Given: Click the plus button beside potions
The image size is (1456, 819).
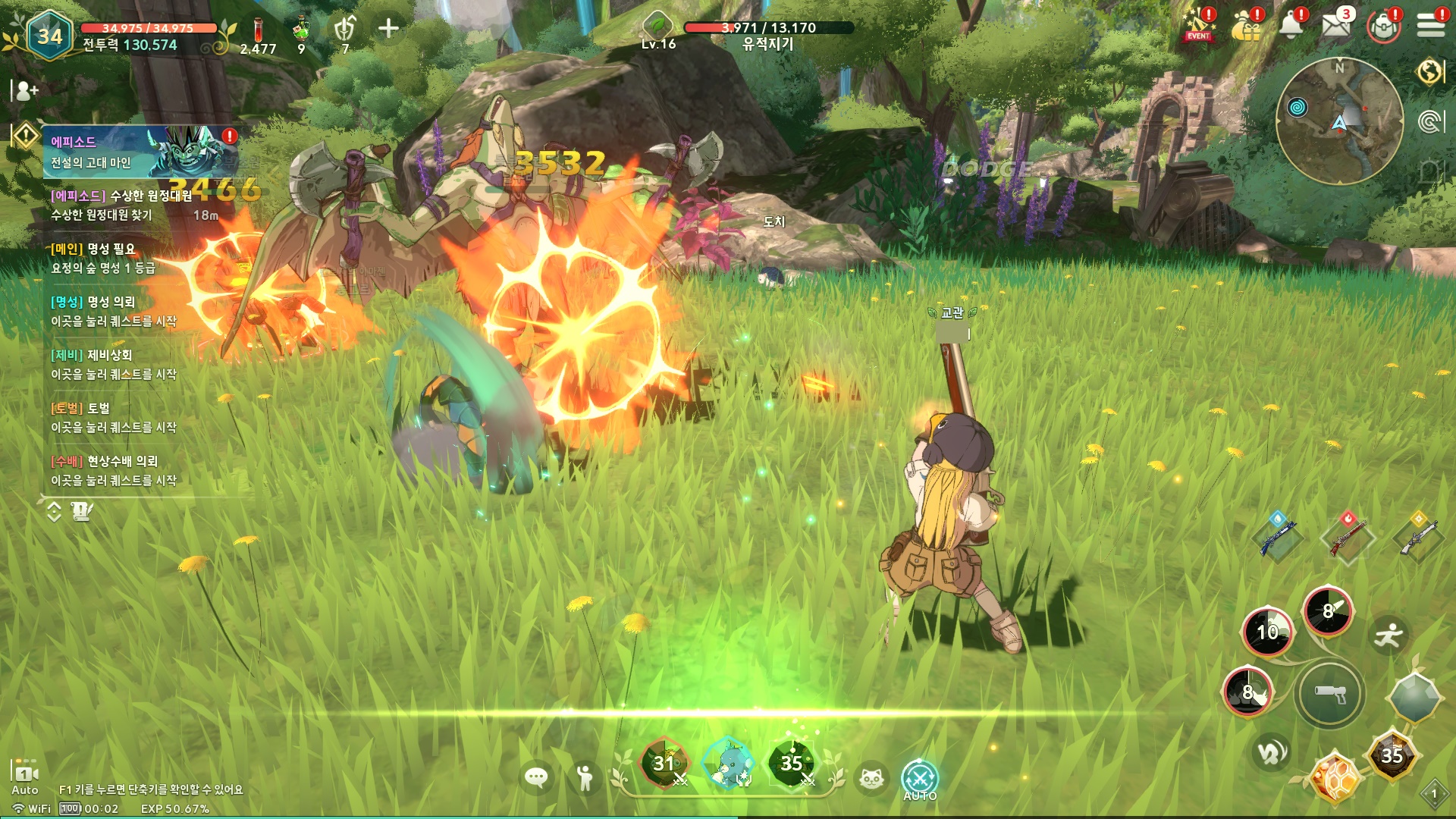Looking at the screenshot, I should point(388,29).
